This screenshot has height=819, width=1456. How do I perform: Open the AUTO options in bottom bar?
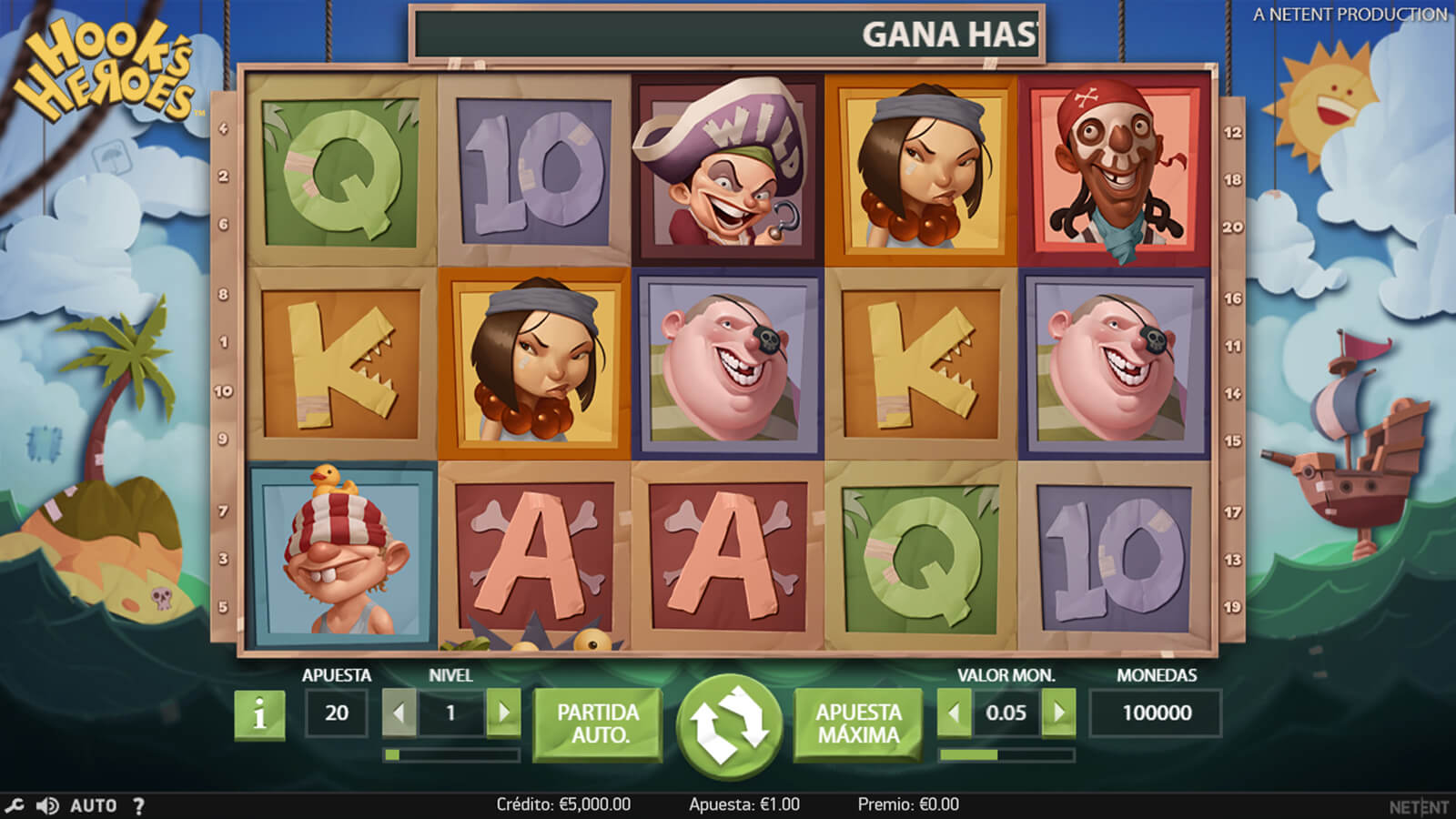tap(94, 805)
